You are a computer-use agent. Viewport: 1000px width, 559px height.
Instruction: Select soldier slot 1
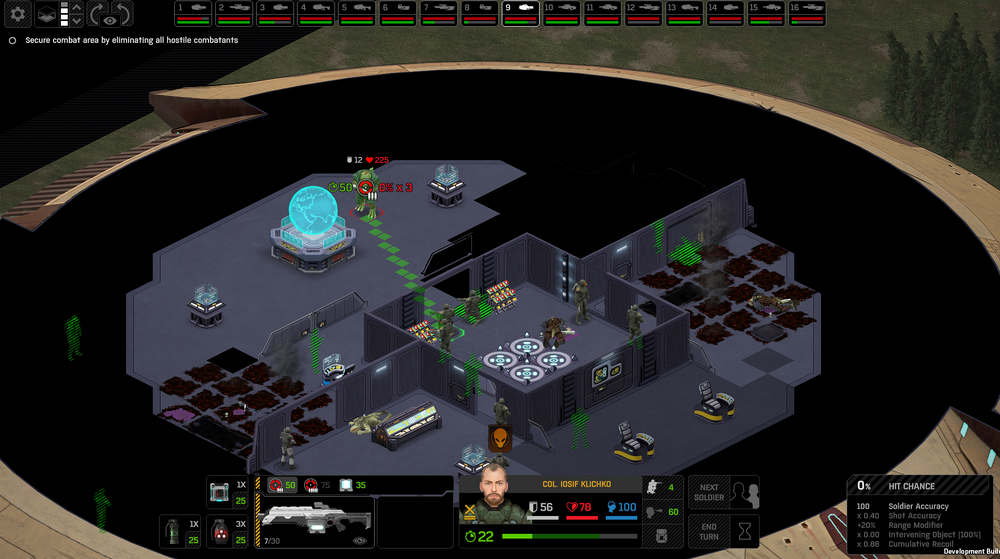click(192, 13)
